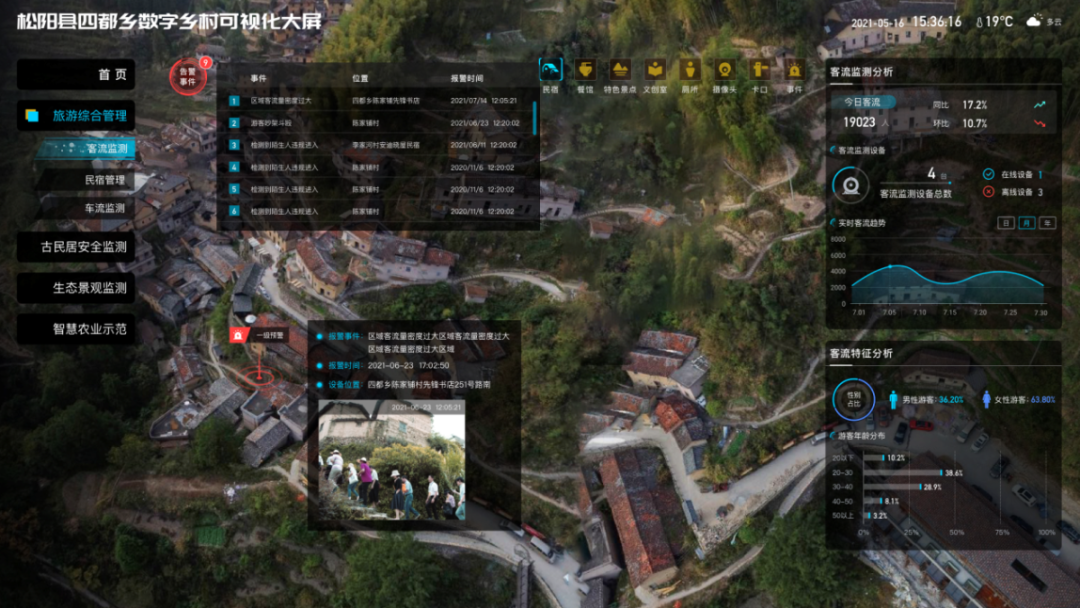Open the 首页 home menu entry
1080x608 pixels.
coord(76,75)
